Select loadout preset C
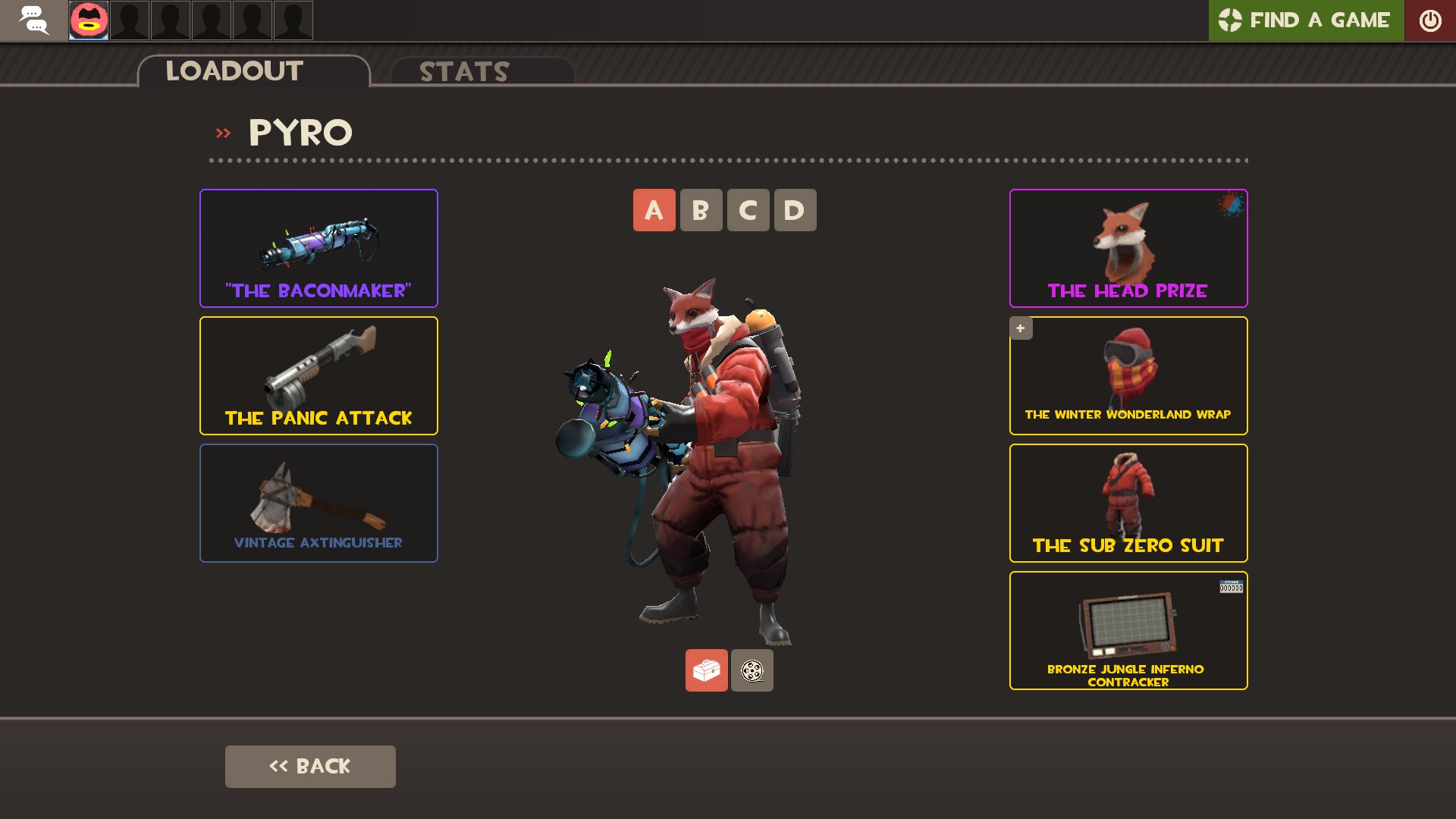1456x819 pixels. tap(748, 210)
